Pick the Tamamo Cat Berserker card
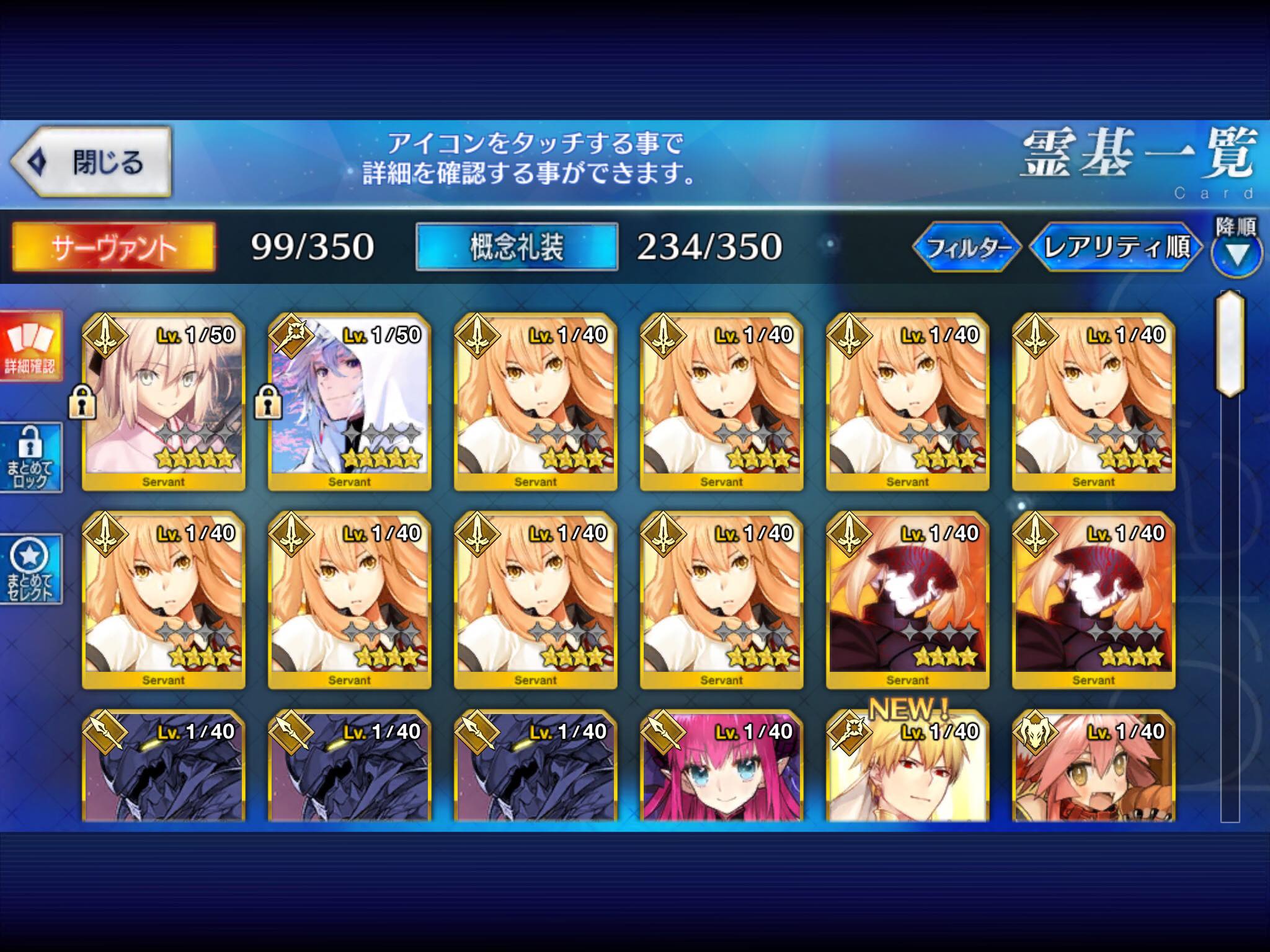 pyautogui.click(x=1094, y=767)
